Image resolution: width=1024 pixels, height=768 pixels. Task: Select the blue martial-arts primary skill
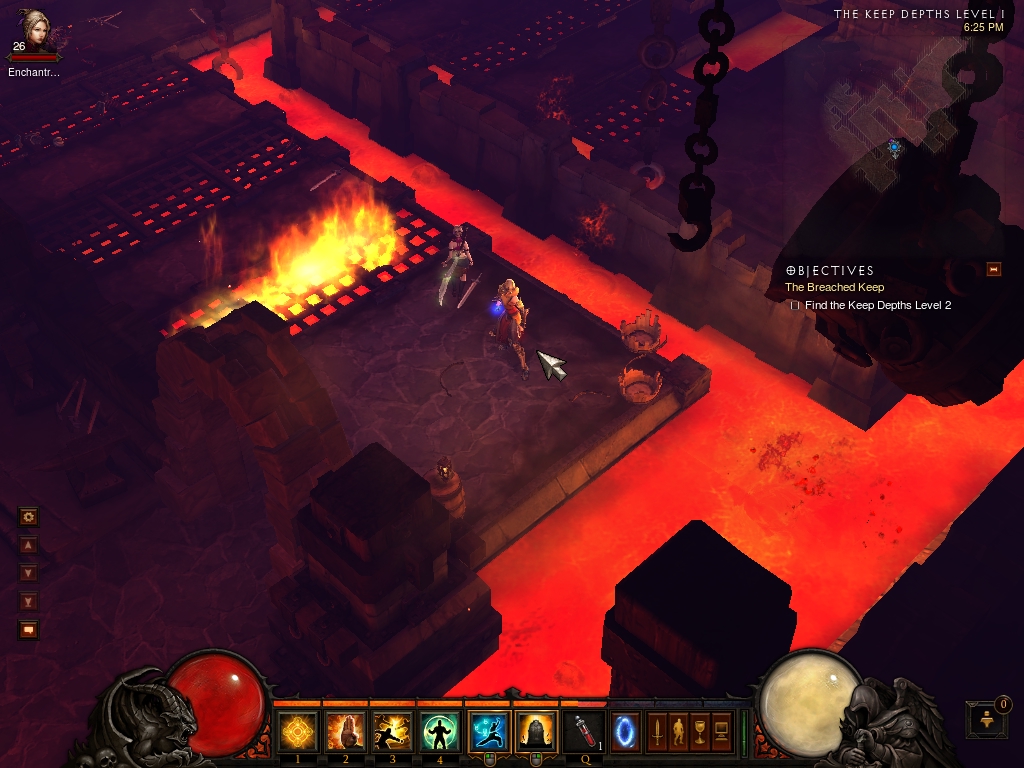(489, 732)
